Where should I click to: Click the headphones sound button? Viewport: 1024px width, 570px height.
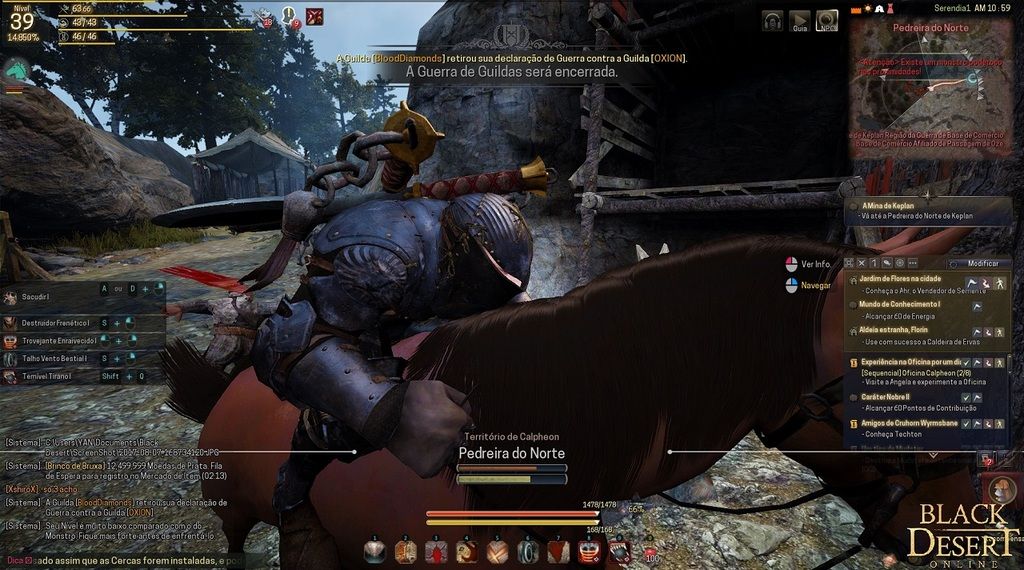point(772,20)
